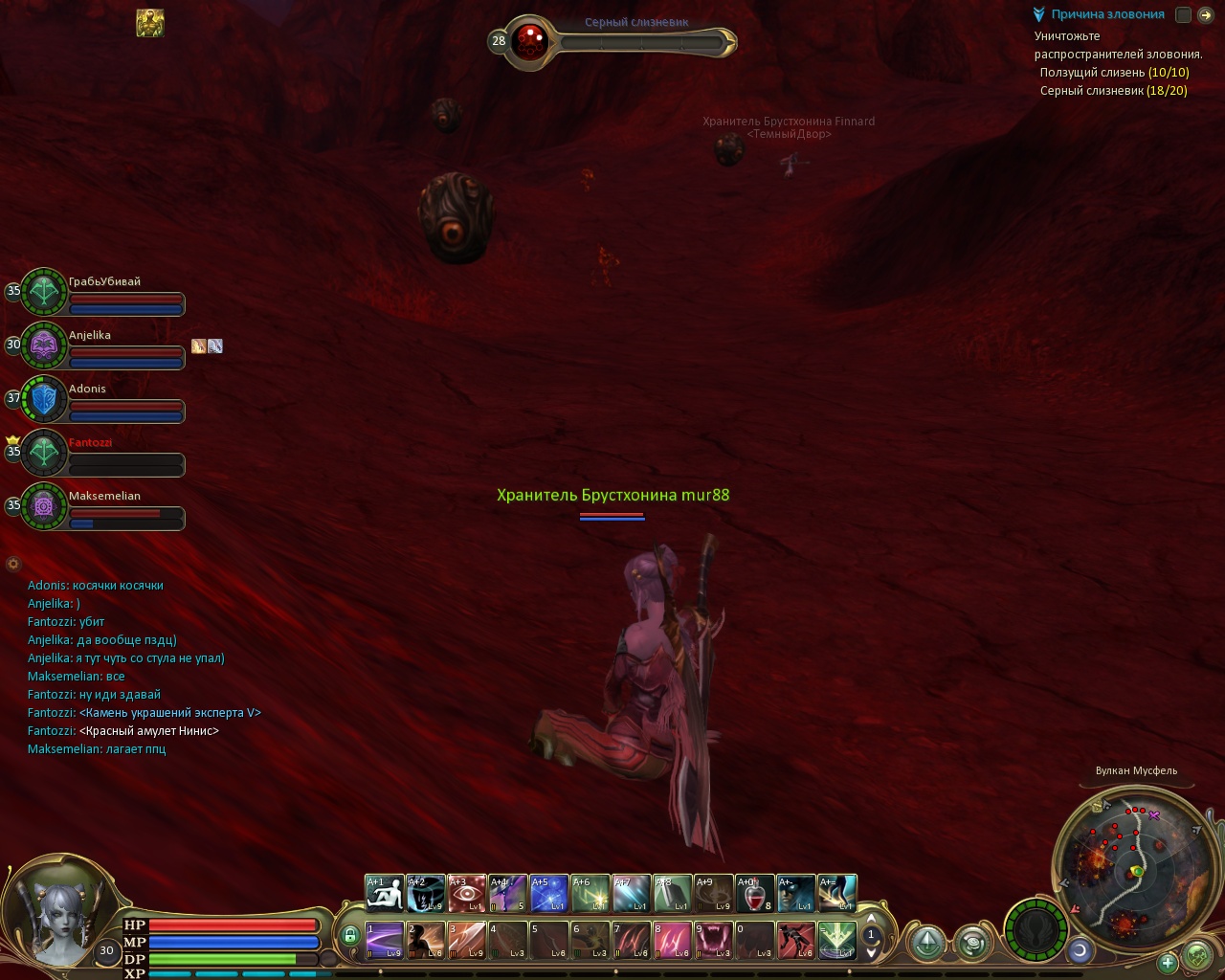Drink the red health potion
Viewport: 1225px width, 980px height.
[x=755, y=893]
